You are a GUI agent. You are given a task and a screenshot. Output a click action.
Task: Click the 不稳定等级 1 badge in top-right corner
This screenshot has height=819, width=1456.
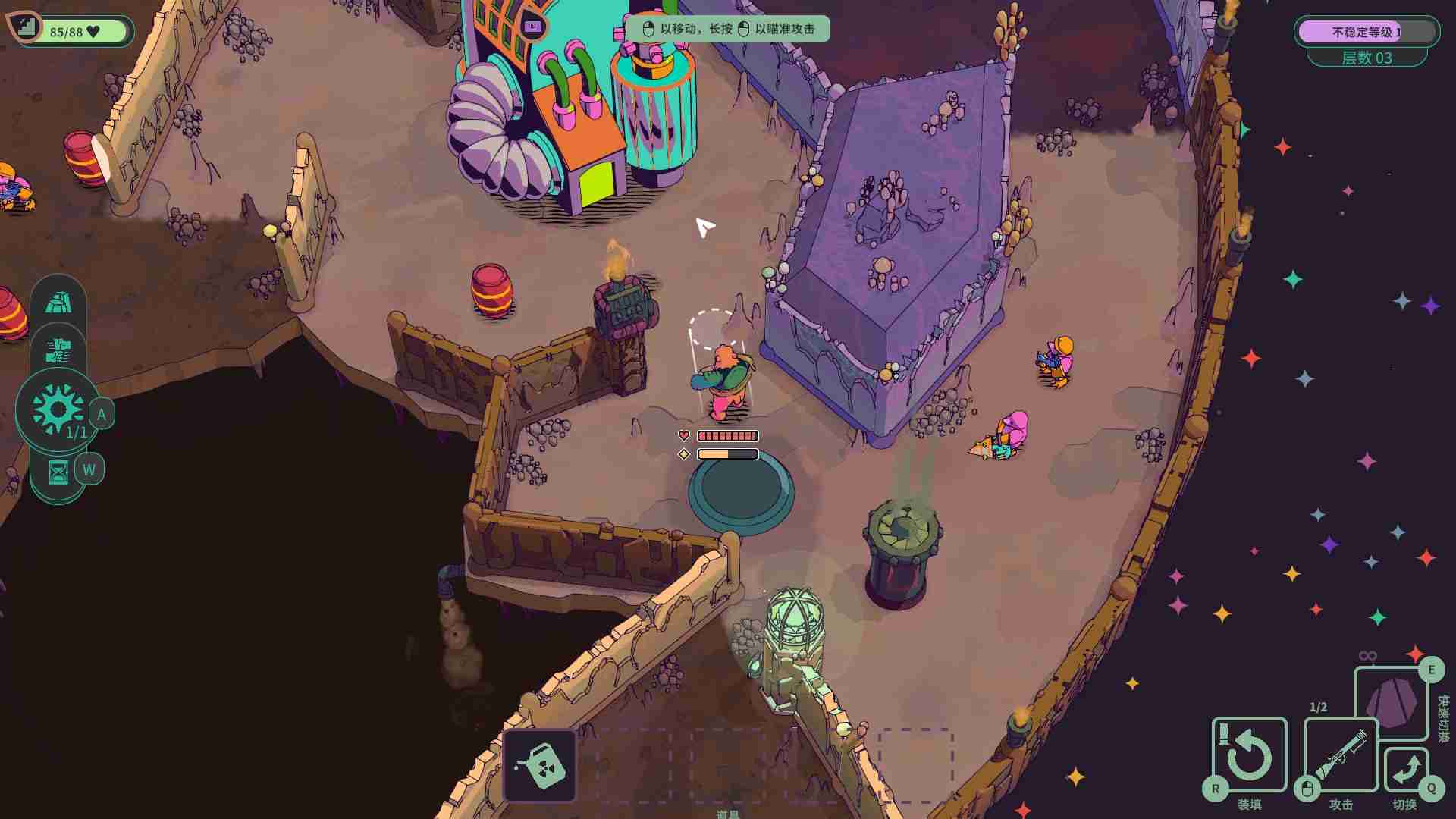point(1367,30)
